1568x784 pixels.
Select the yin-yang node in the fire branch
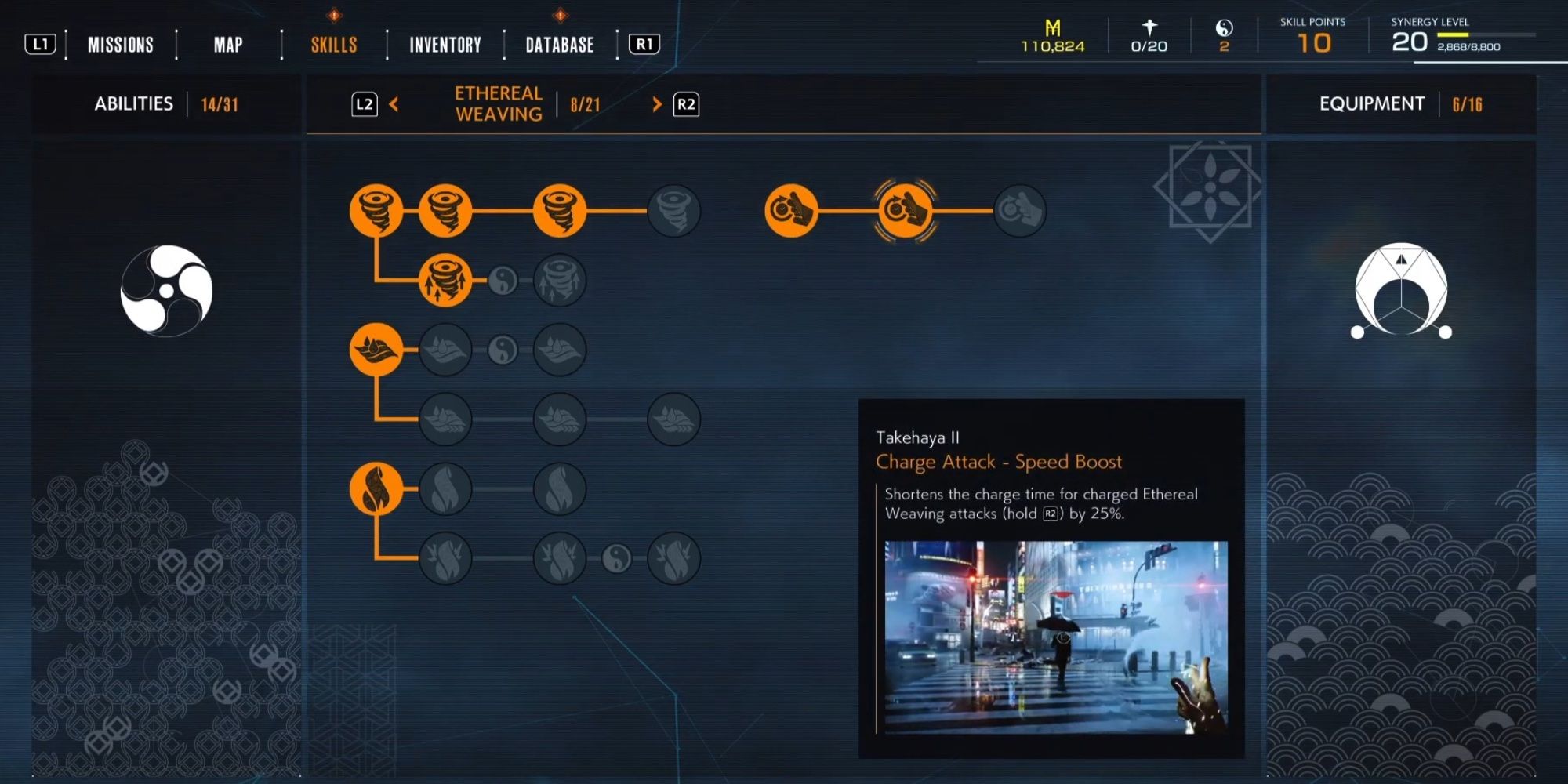[x=617, y=558]
